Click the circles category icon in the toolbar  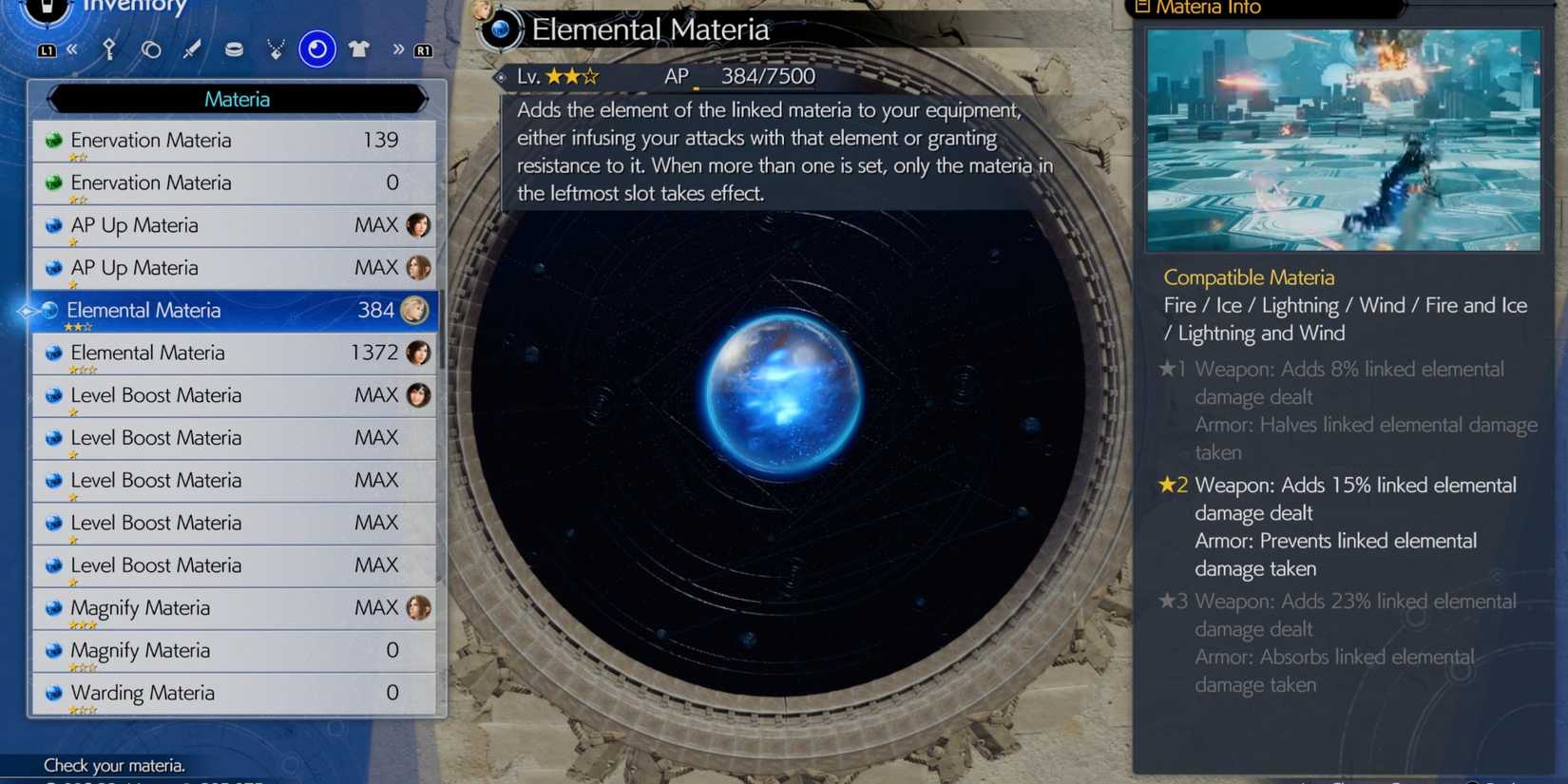(151, 49)
